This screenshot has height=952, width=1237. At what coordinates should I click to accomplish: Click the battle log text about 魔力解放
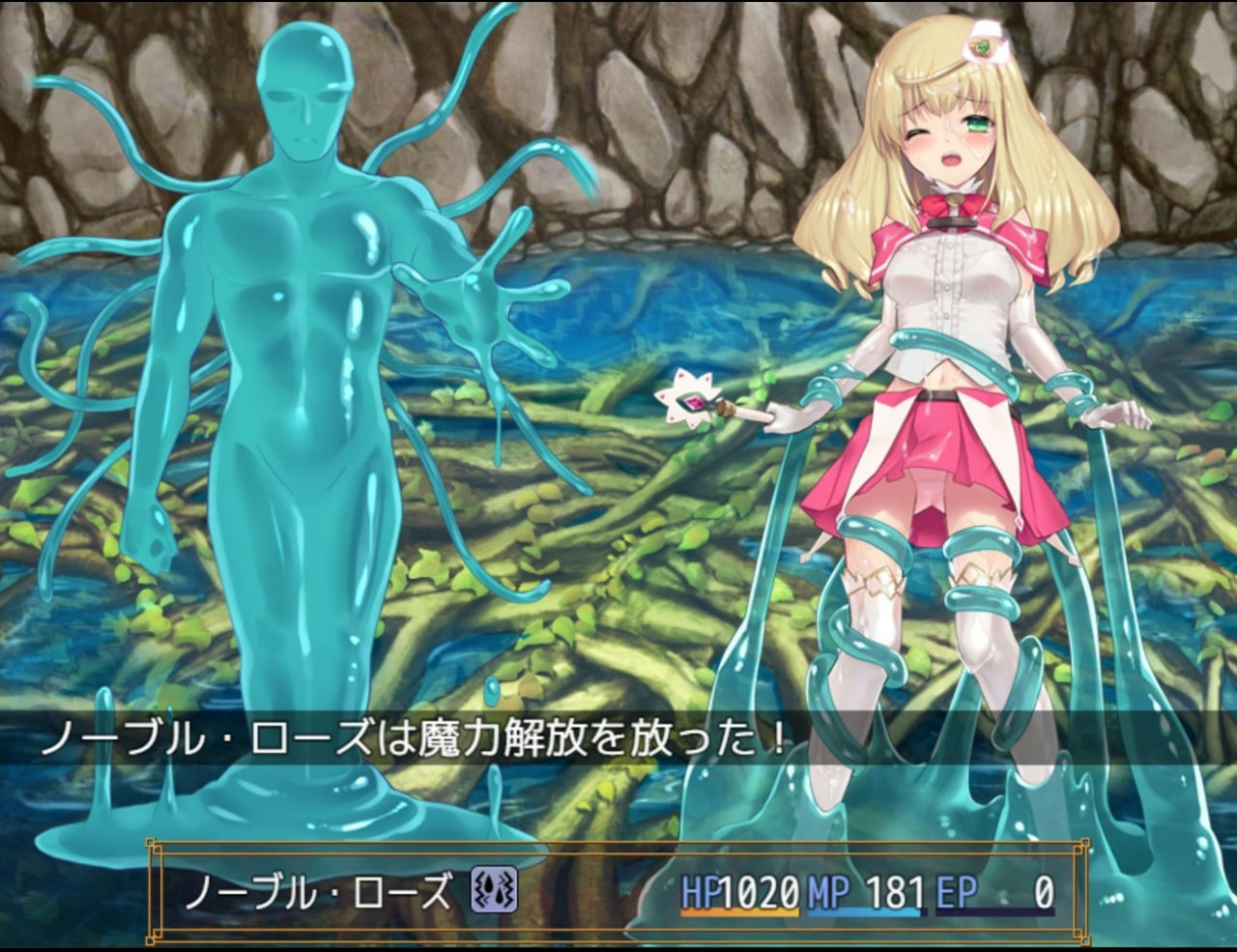pos(416,736)
